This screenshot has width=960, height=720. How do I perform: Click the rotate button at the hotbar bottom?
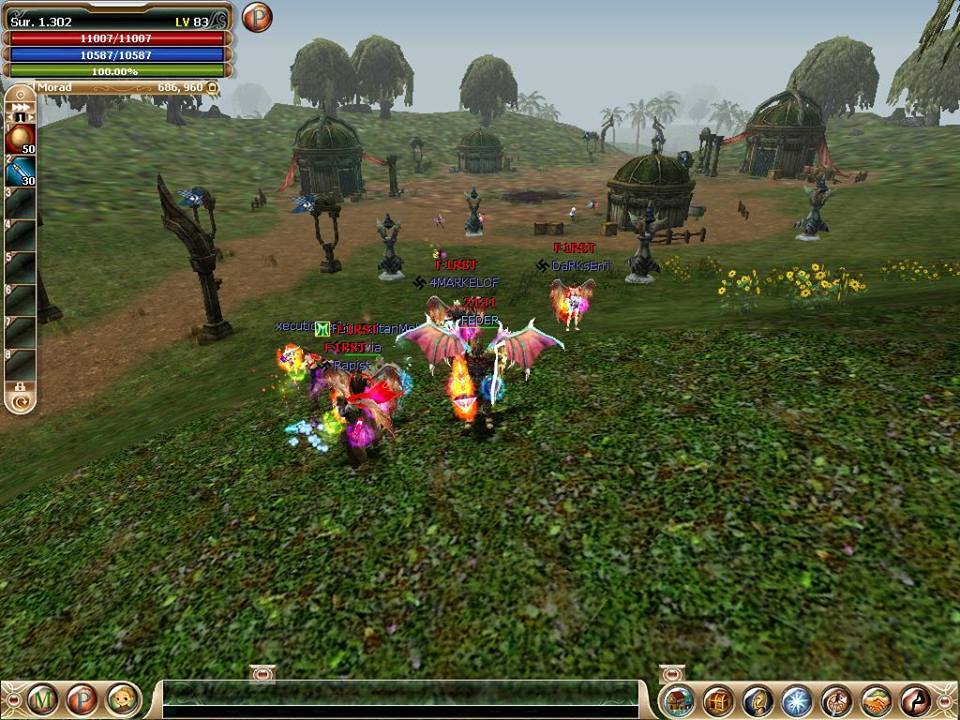point(19,402)
